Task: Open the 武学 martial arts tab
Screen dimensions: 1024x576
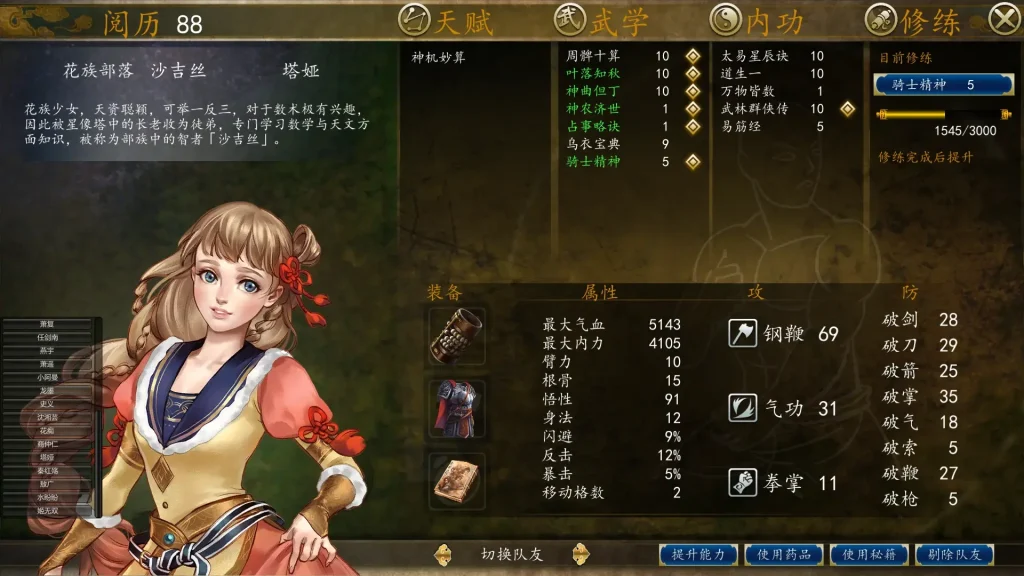Action: [602, 20]
